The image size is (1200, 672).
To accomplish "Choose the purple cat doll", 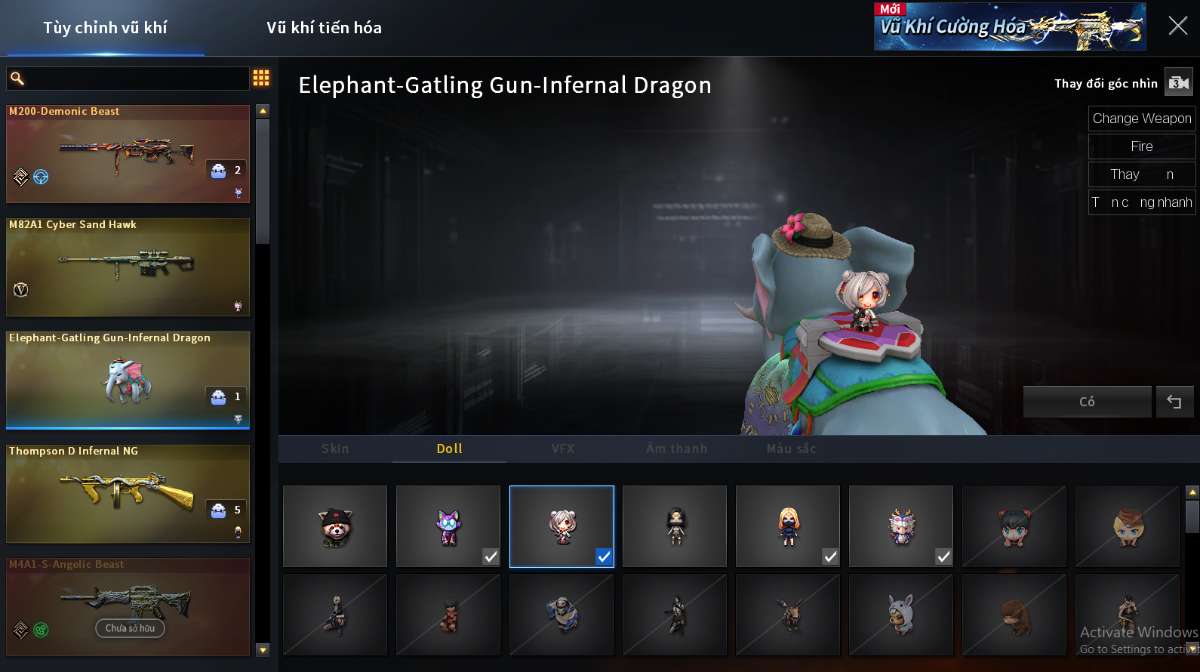I will [x=448, y=526].
